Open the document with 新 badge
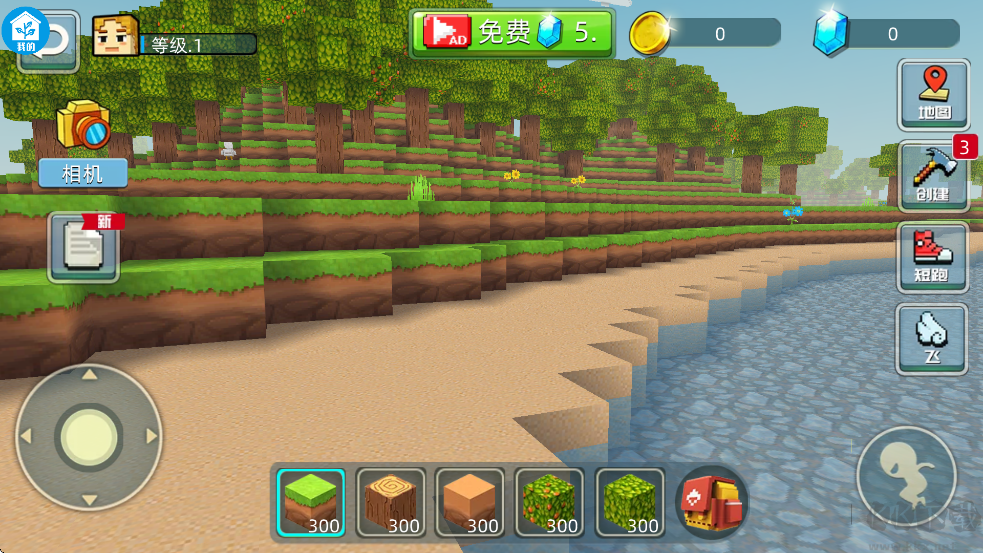Screen dimensions: 983x553 point(83,247)
